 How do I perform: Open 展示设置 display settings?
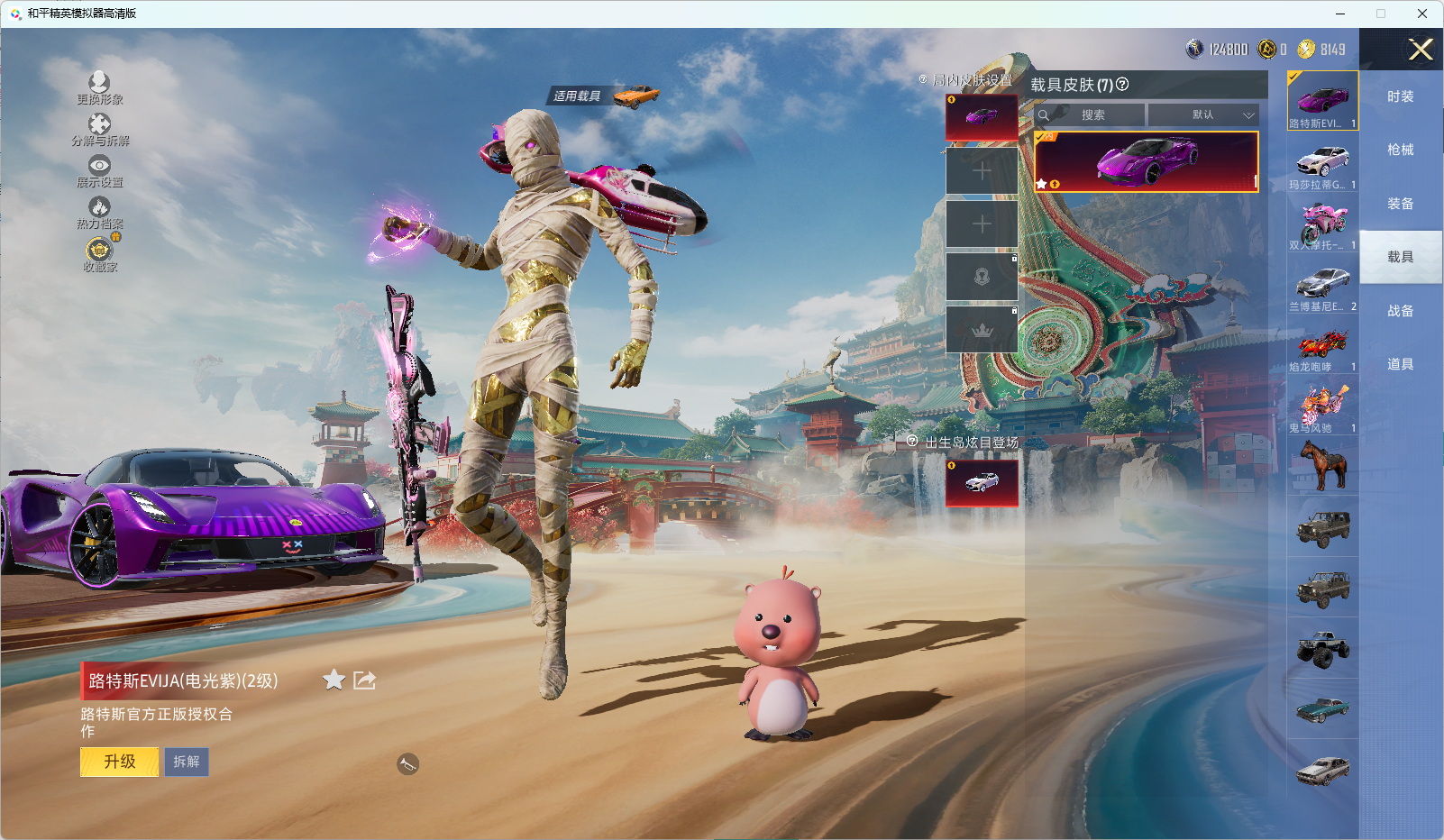99,170
